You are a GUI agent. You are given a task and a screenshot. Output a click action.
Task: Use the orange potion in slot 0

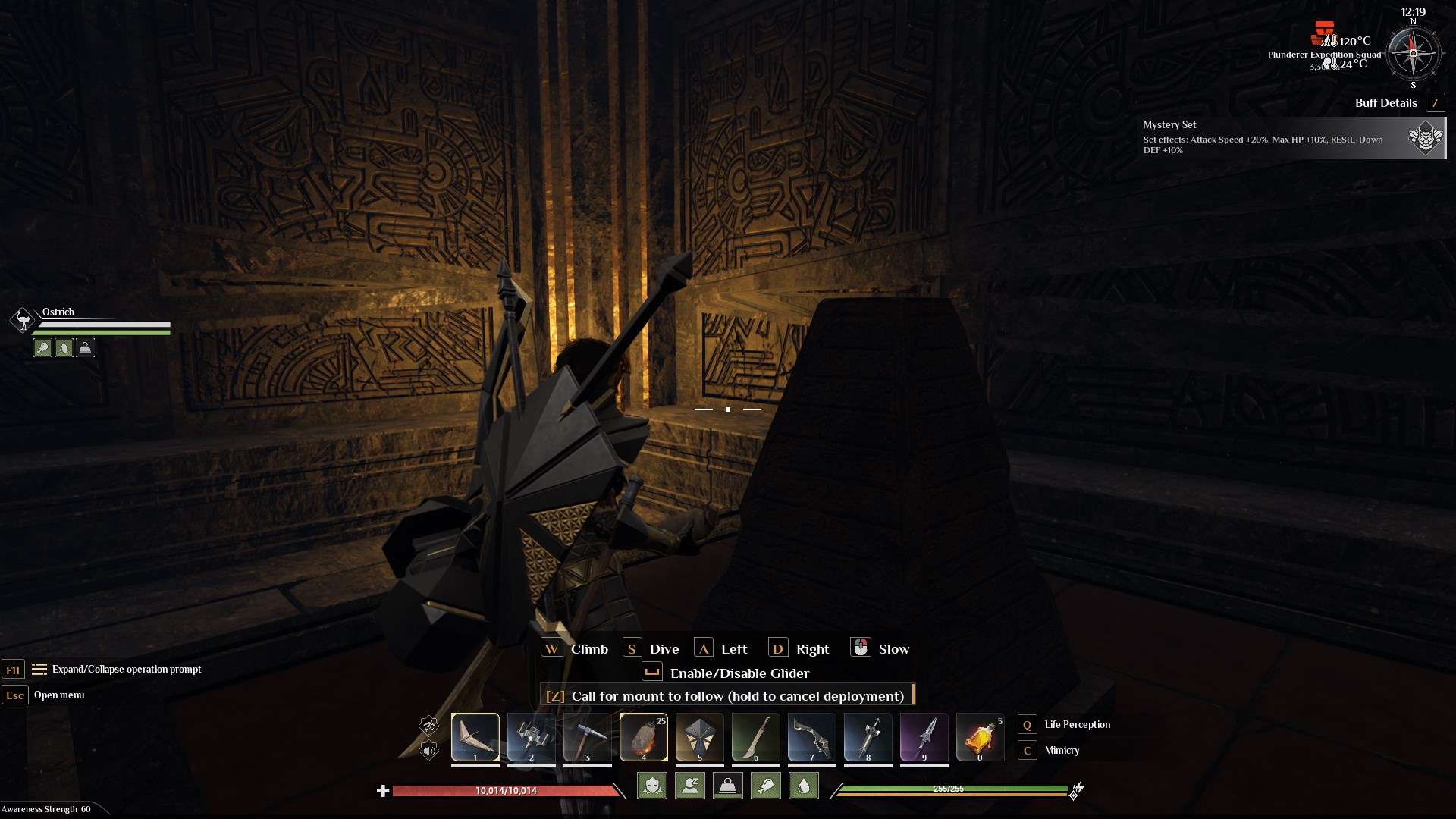pos(980,736)
